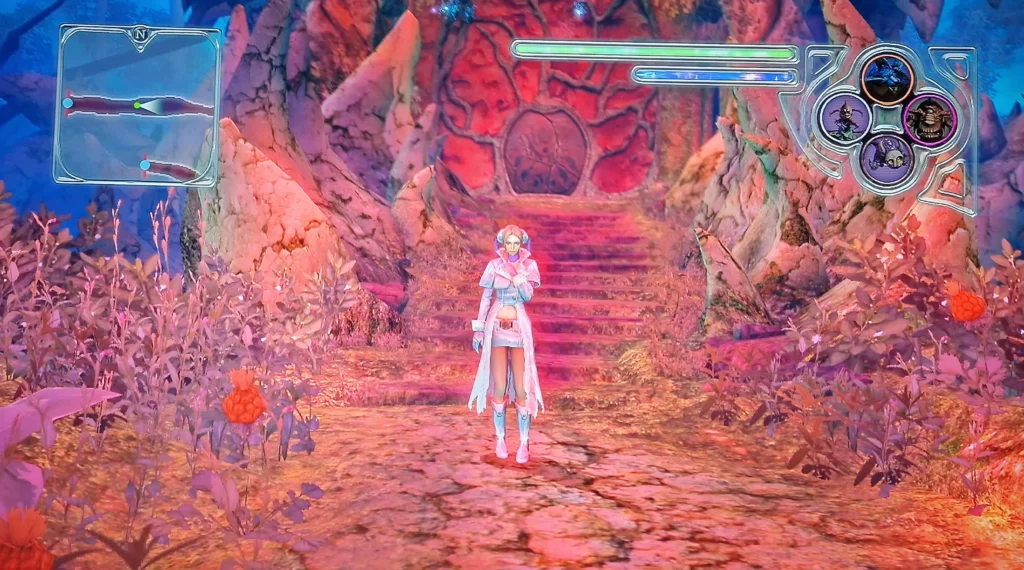Click the N compass marker on minimap
This screenshot has height=570, width=1024.
(x=138, y=35)
